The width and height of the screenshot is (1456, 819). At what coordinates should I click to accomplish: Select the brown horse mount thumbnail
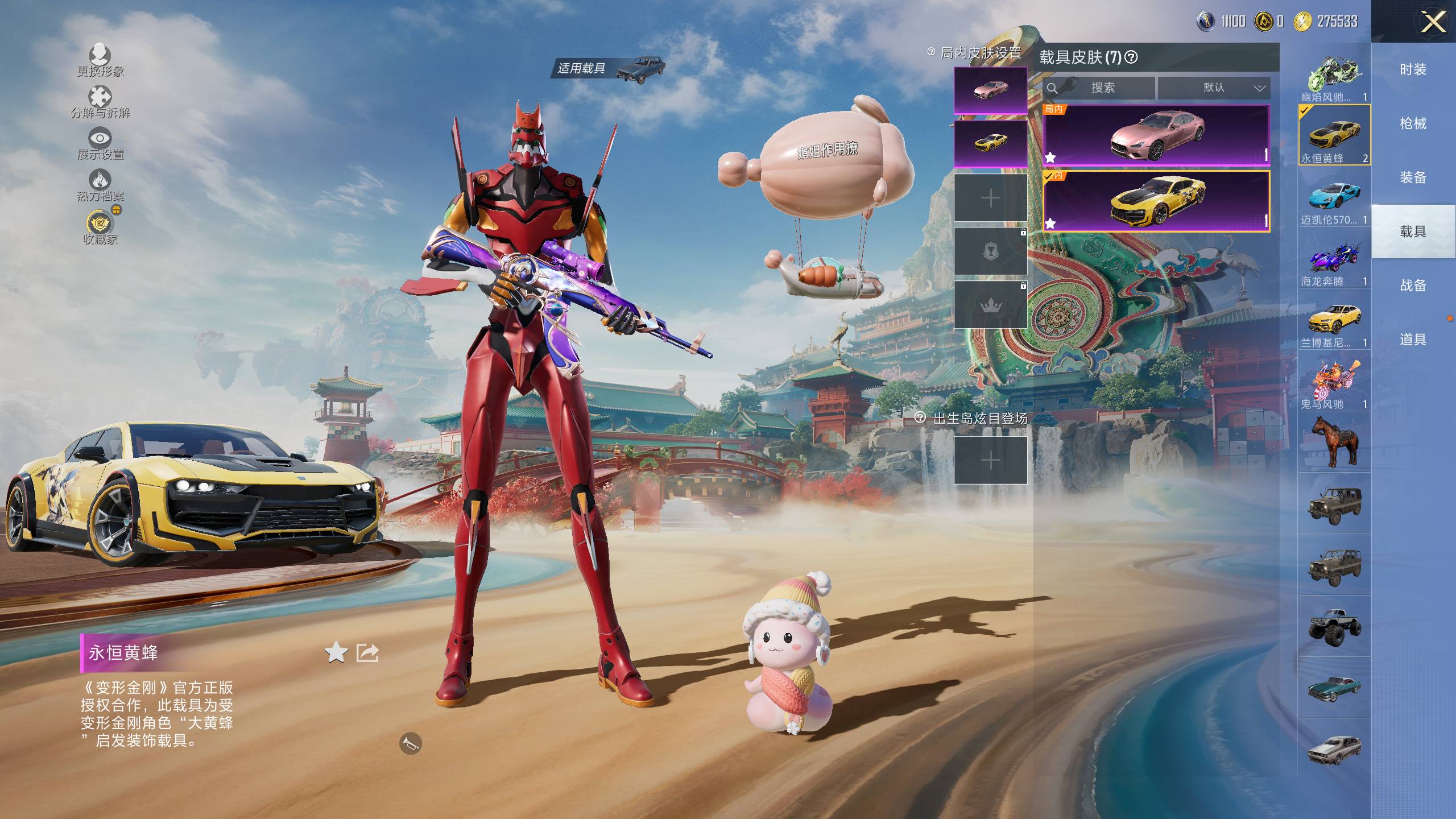coord(1334,442)
